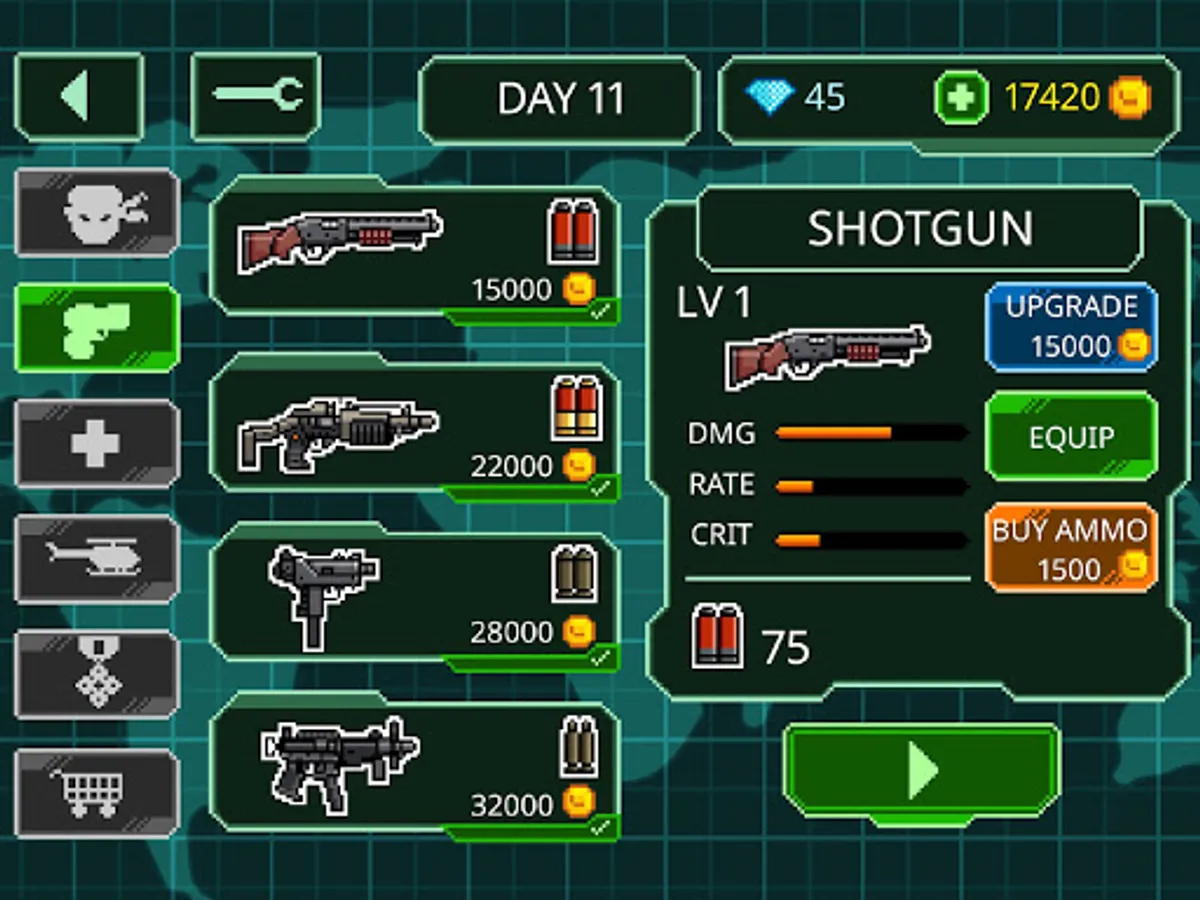1200x900 pixels.
Task: Select the 28000 coin Uzi
Action: (414, 597)
